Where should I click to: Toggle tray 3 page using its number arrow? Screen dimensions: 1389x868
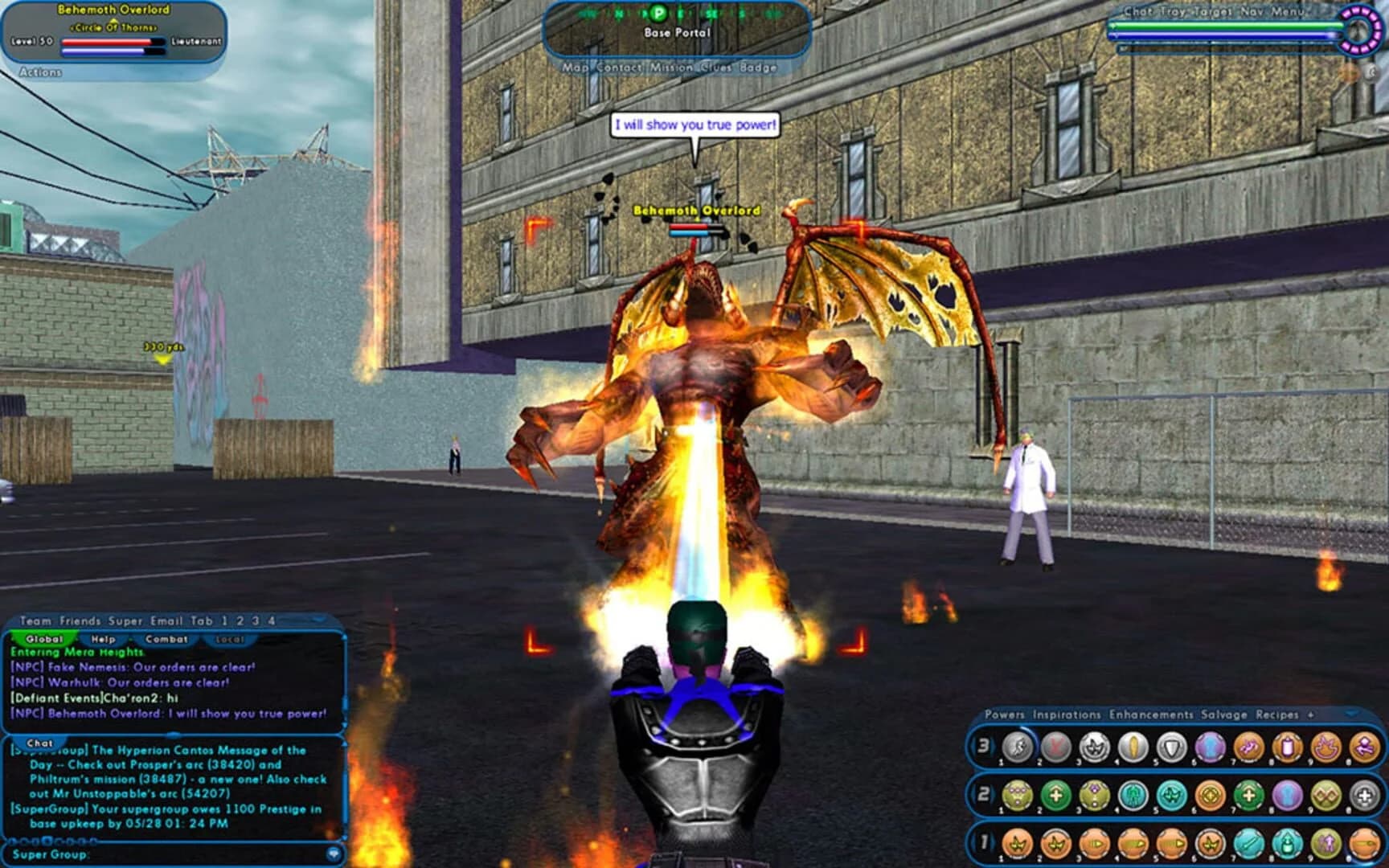[983, 746]
